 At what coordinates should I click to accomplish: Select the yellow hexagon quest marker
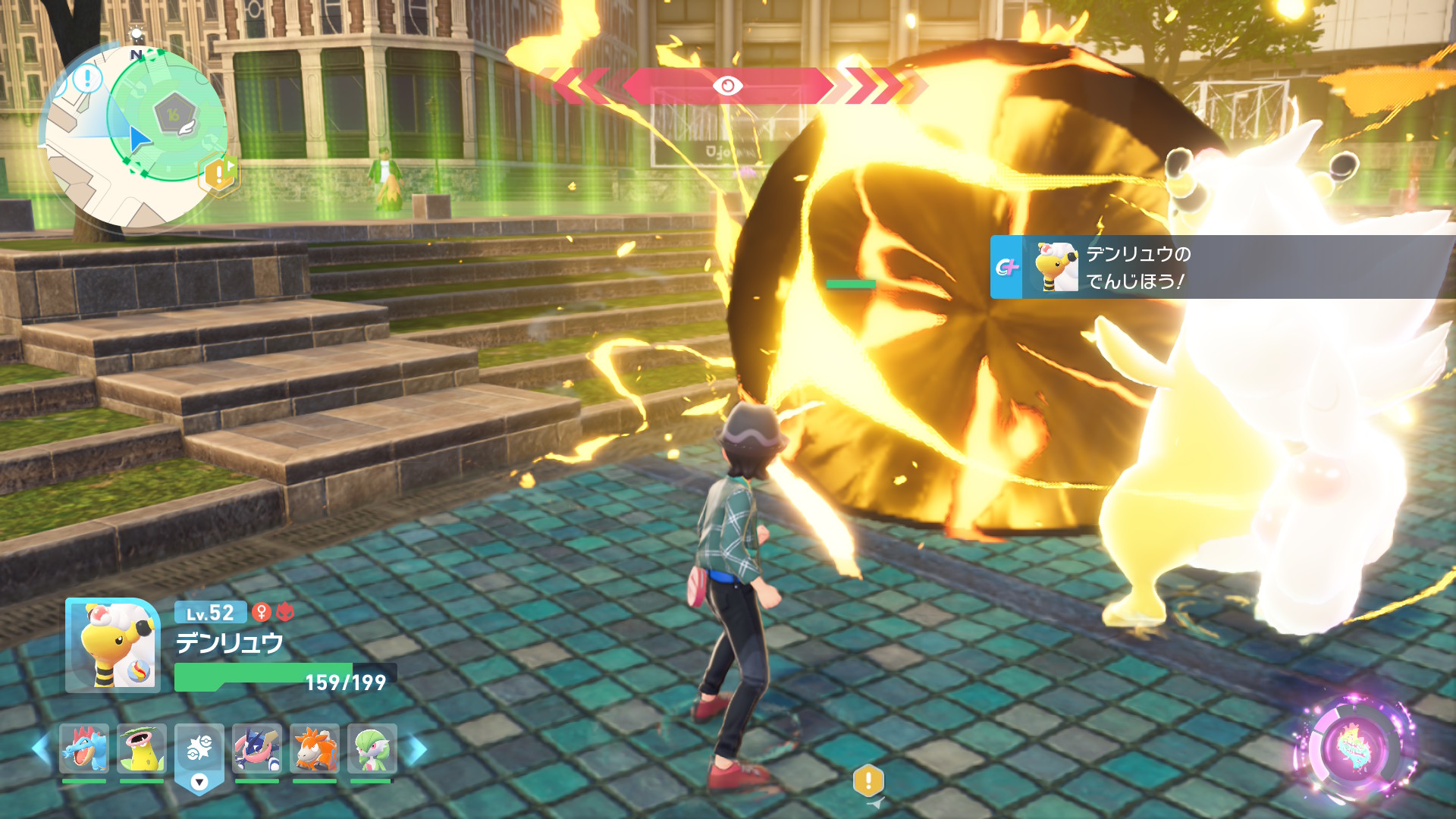(x=219, y=174)
